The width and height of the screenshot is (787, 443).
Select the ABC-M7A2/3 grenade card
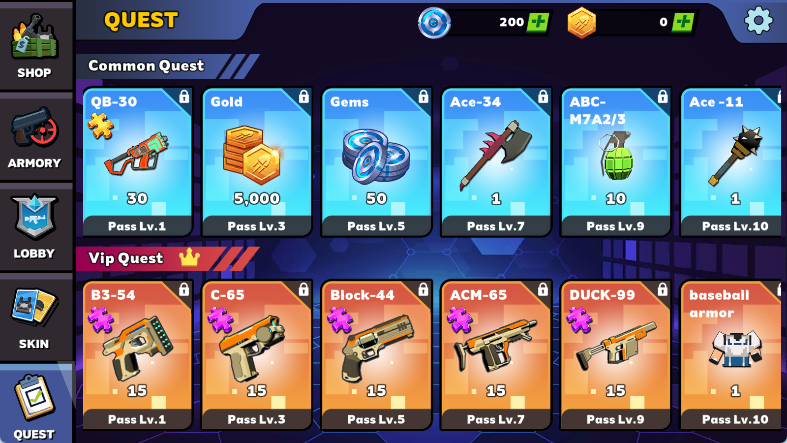[615, 161]
